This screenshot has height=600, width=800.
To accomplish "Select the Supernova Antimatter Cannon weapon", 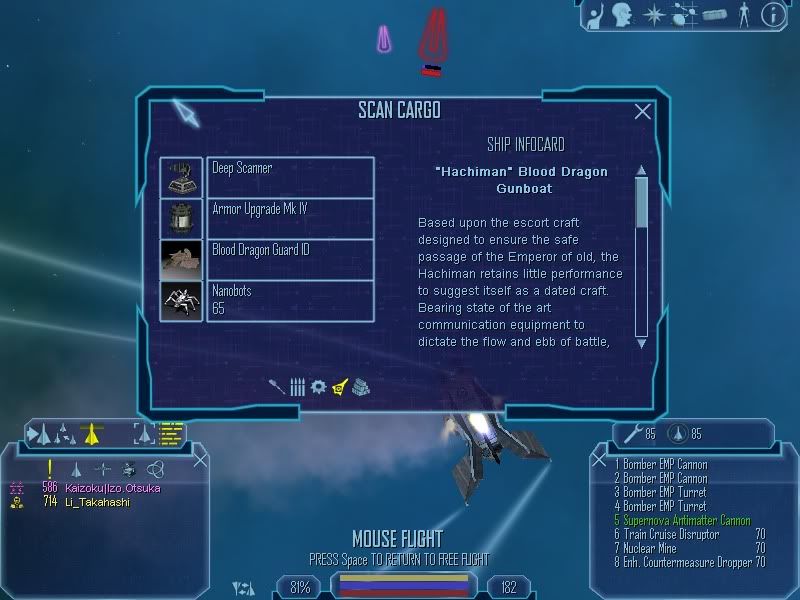I will (682, 521).
